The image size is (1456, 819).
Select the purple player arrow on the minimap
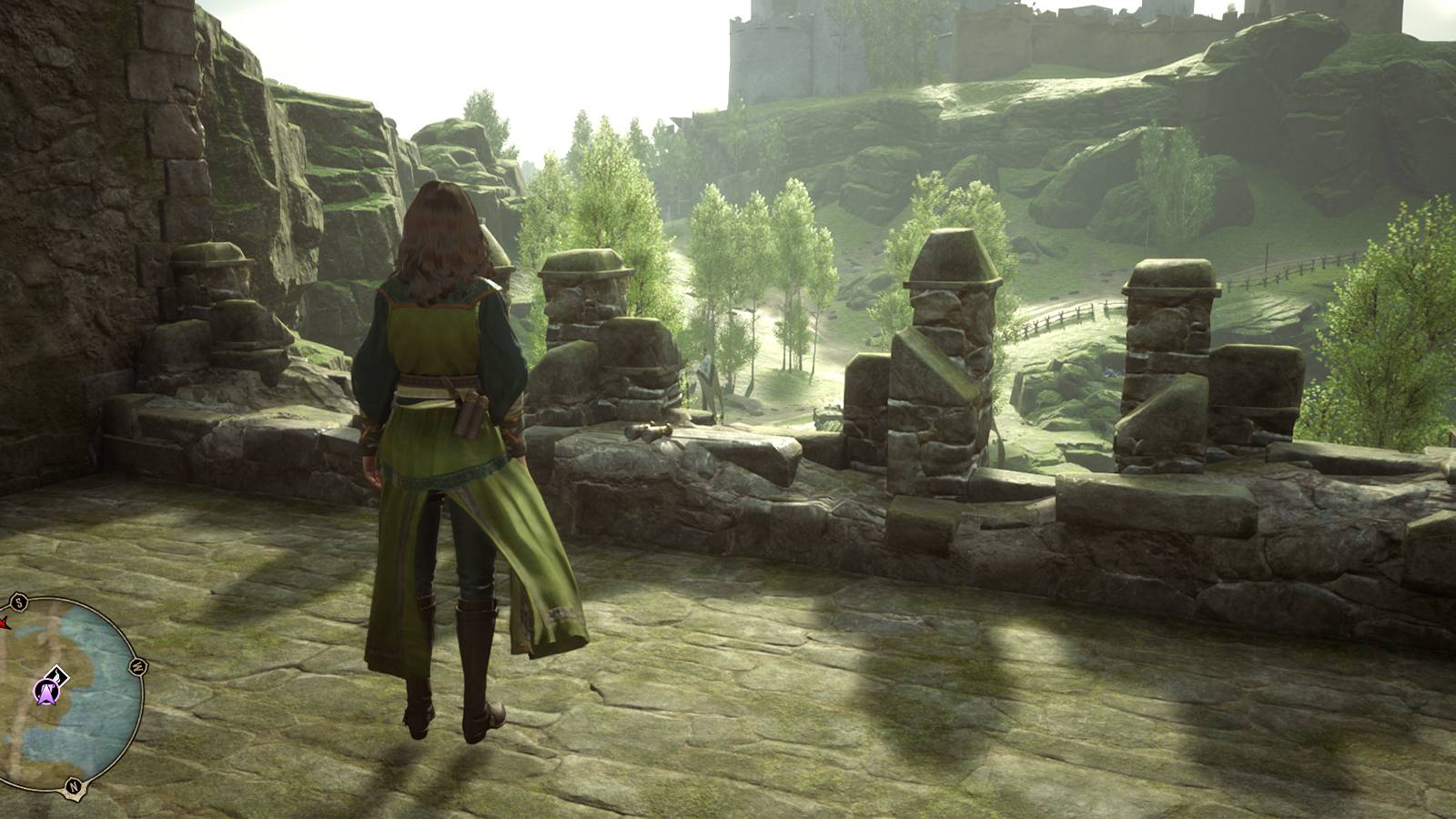[47, 693]
